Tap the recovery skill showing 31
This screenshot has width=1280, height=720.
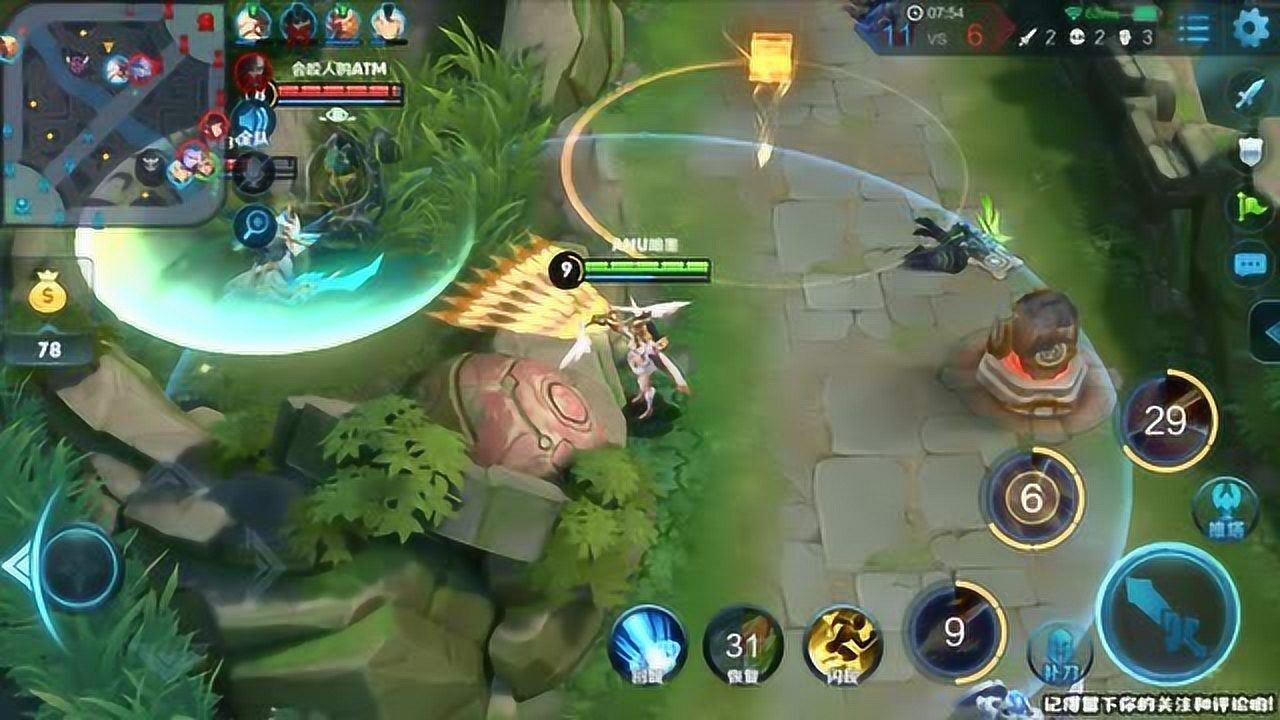point(743,645)
